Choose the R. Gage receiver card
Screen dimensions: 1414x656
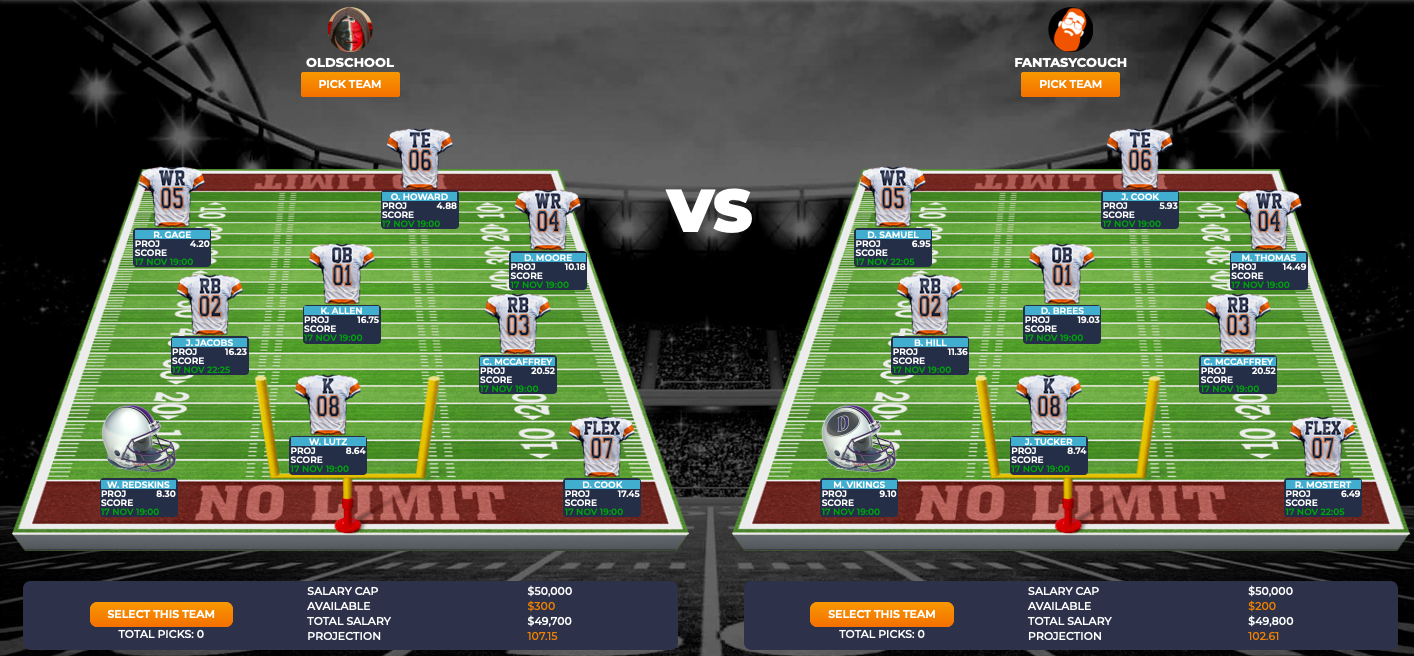(x=172, y=248)
